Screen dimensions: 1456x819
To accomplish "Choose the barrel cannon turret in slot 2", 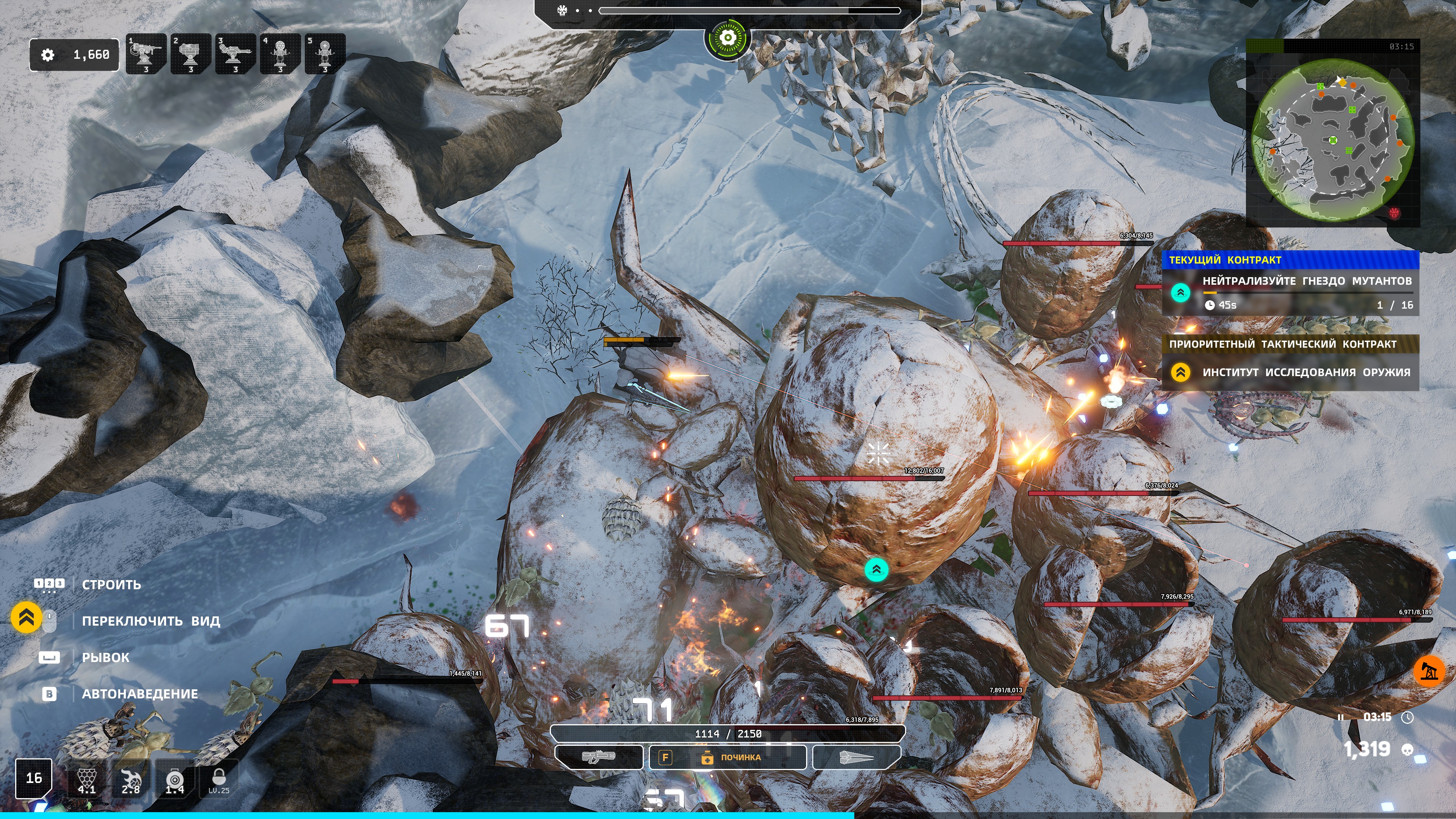I will (190, 54).
